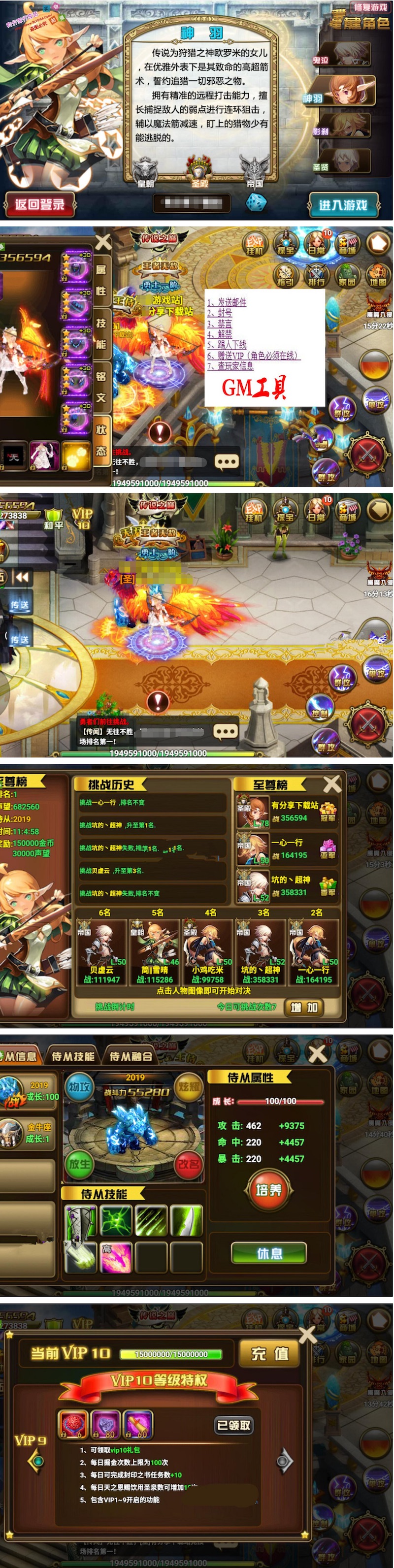394x1568 pixels.
Task: Open the 发送邮件 GM tool link
Action: 227,302
